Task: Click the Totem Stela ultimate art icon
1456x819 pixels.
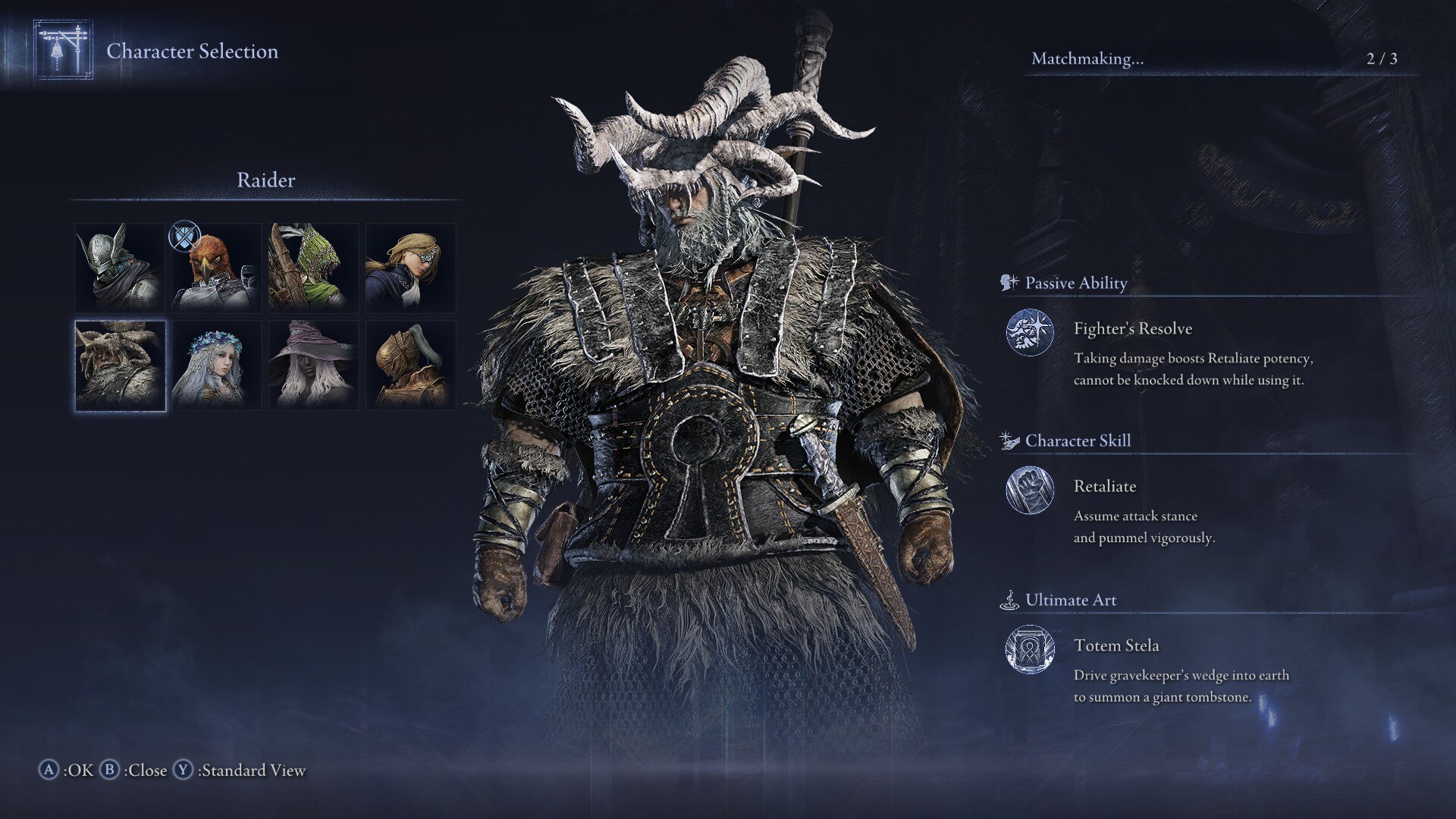Action: (x=1029, y=649)
